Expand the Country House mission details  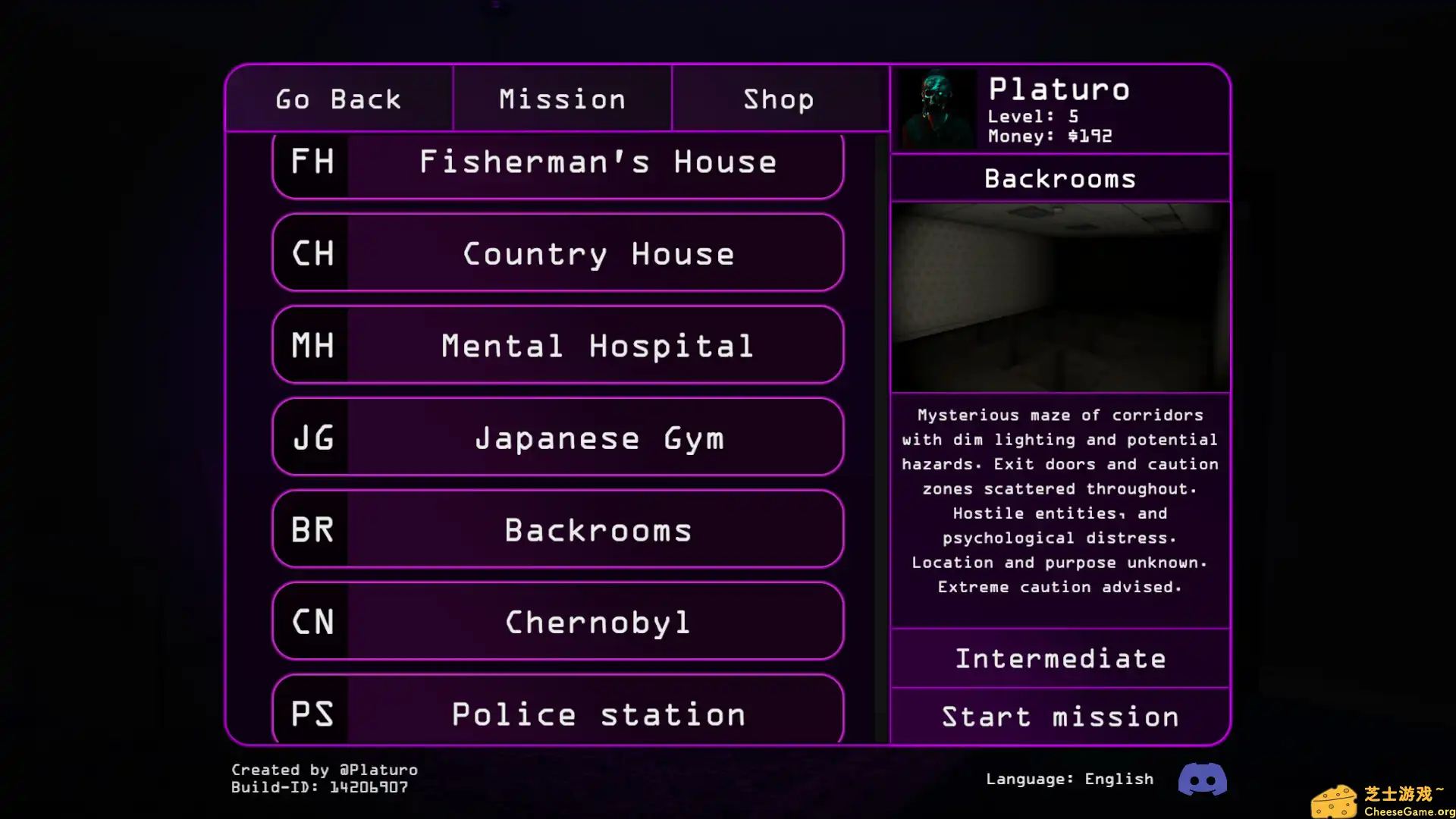pyautogui.click(x=598, y=253)
